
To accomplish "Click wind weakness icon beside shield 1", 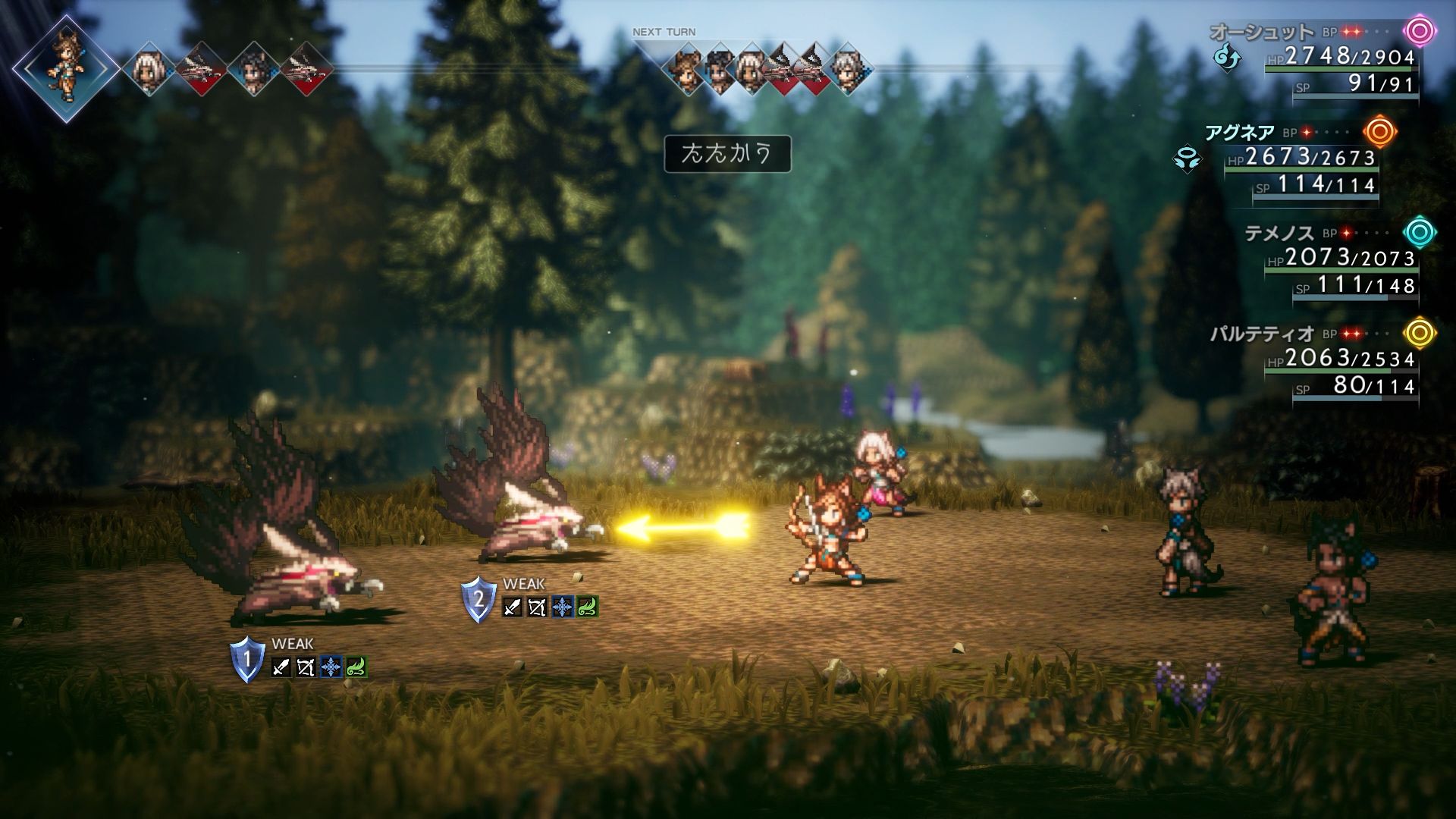I will click(356, 667).
